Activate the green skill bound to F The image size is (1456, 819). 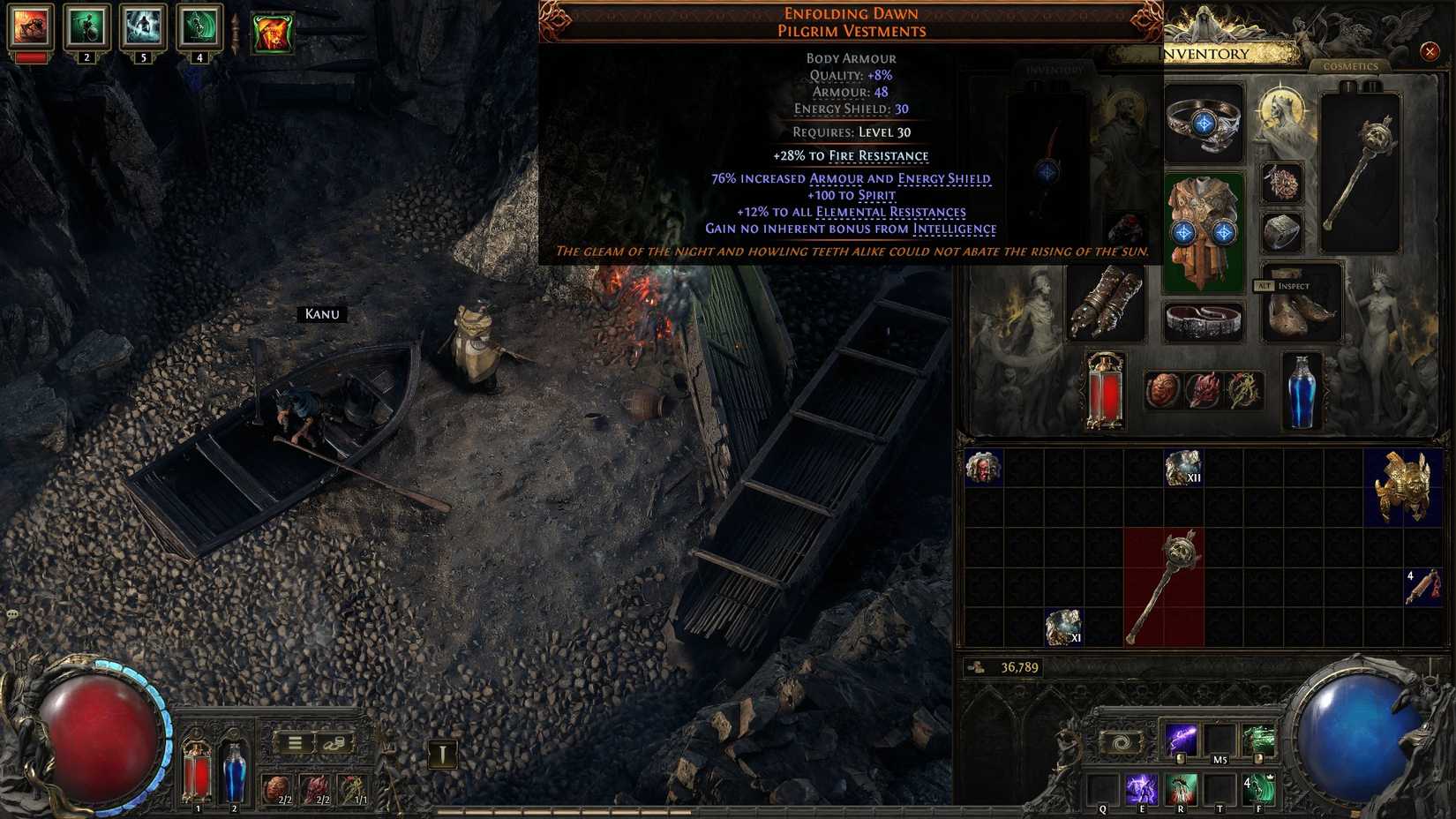(x=1262, y=788)
